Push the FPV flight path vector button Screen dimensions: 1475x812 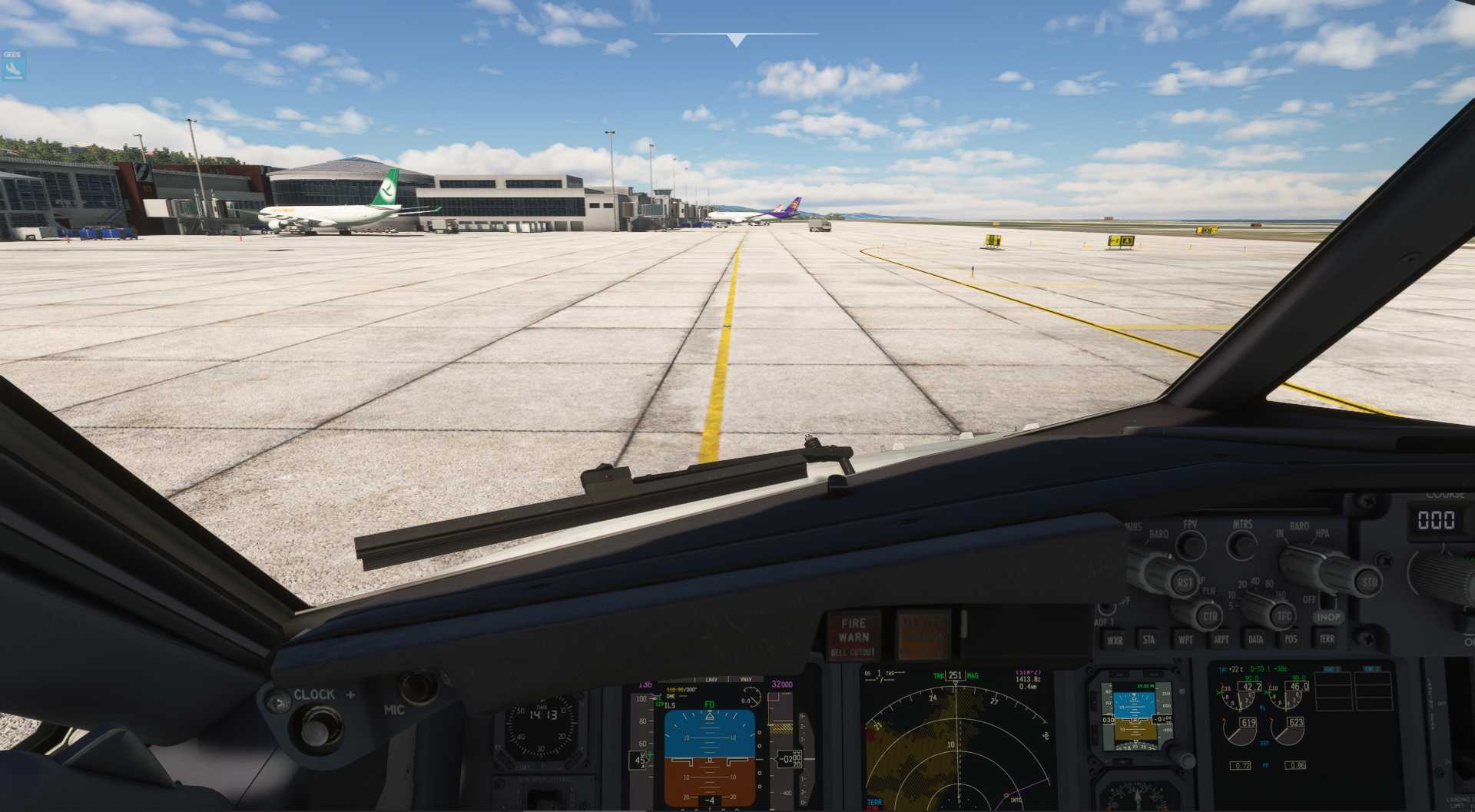click(1191, 545)
